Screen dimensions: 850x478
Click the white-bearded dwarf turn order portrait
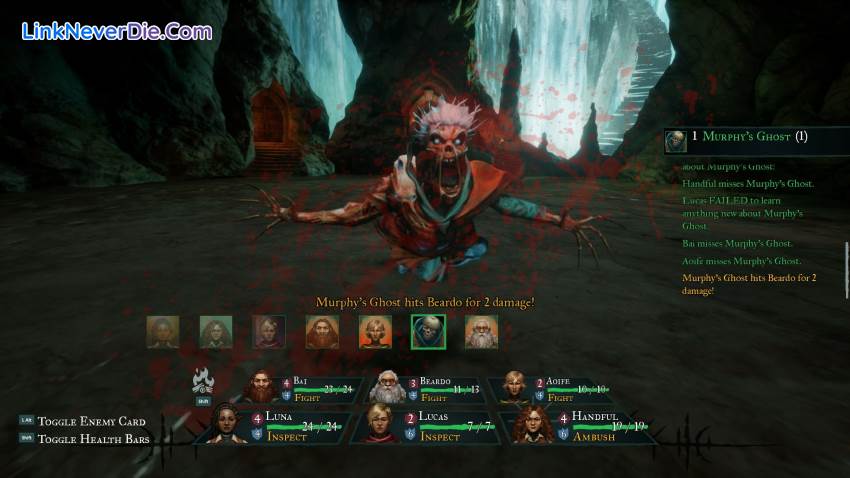pos(481,331)
